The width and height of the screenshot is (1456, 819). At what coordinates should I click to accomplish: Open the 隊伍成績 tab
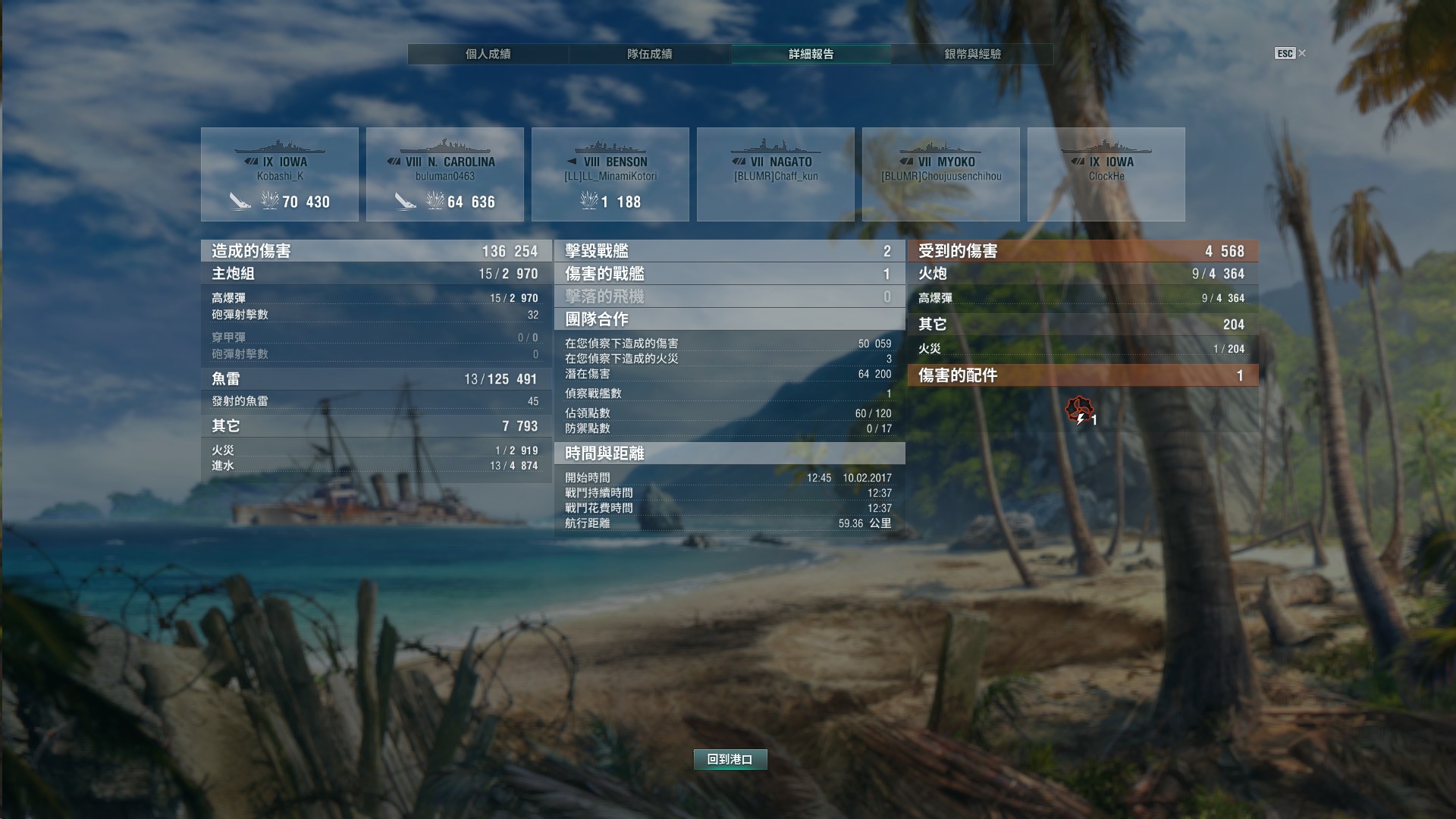click(x=649, y=54)
